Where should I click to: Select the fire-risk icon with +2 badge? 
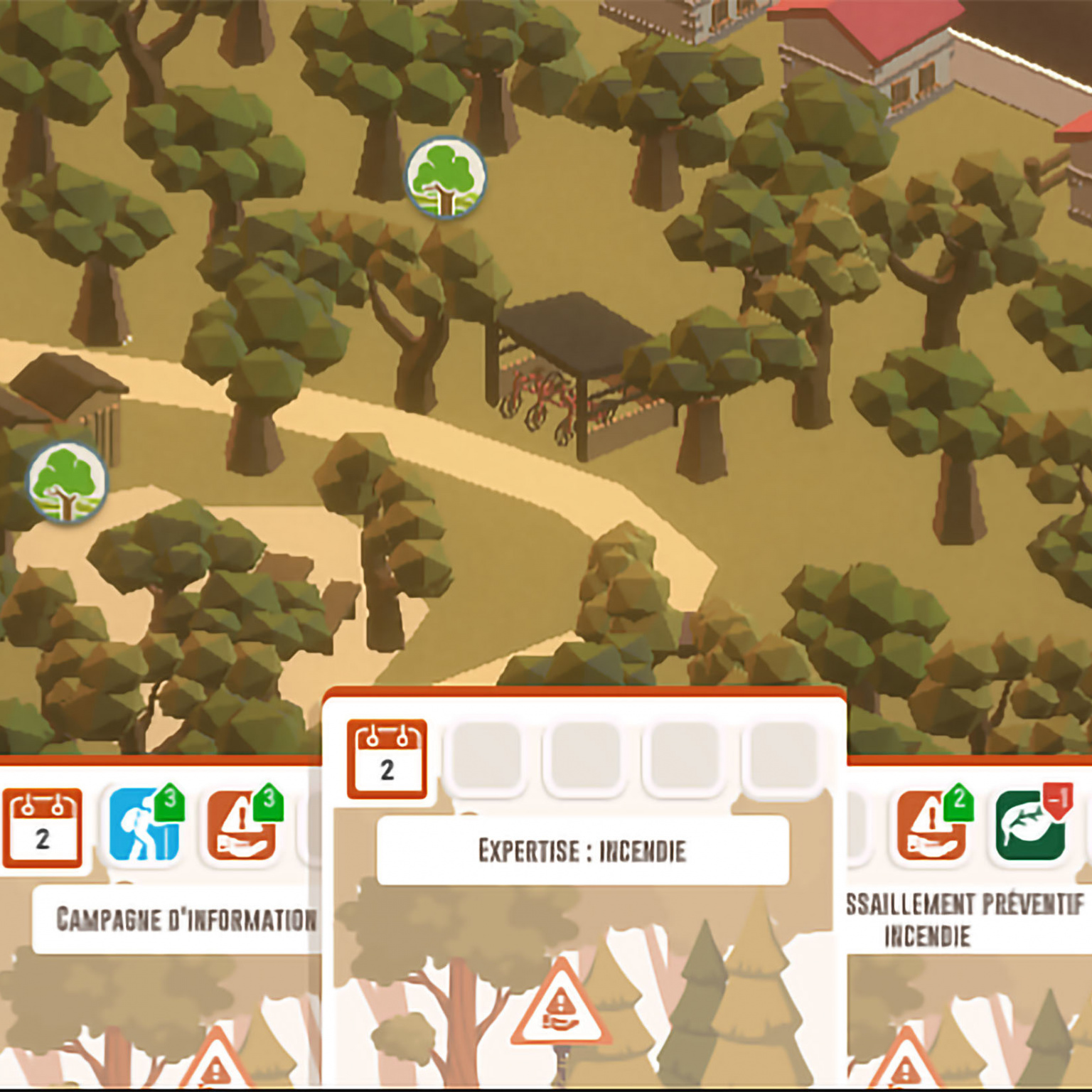pos(931,825)
